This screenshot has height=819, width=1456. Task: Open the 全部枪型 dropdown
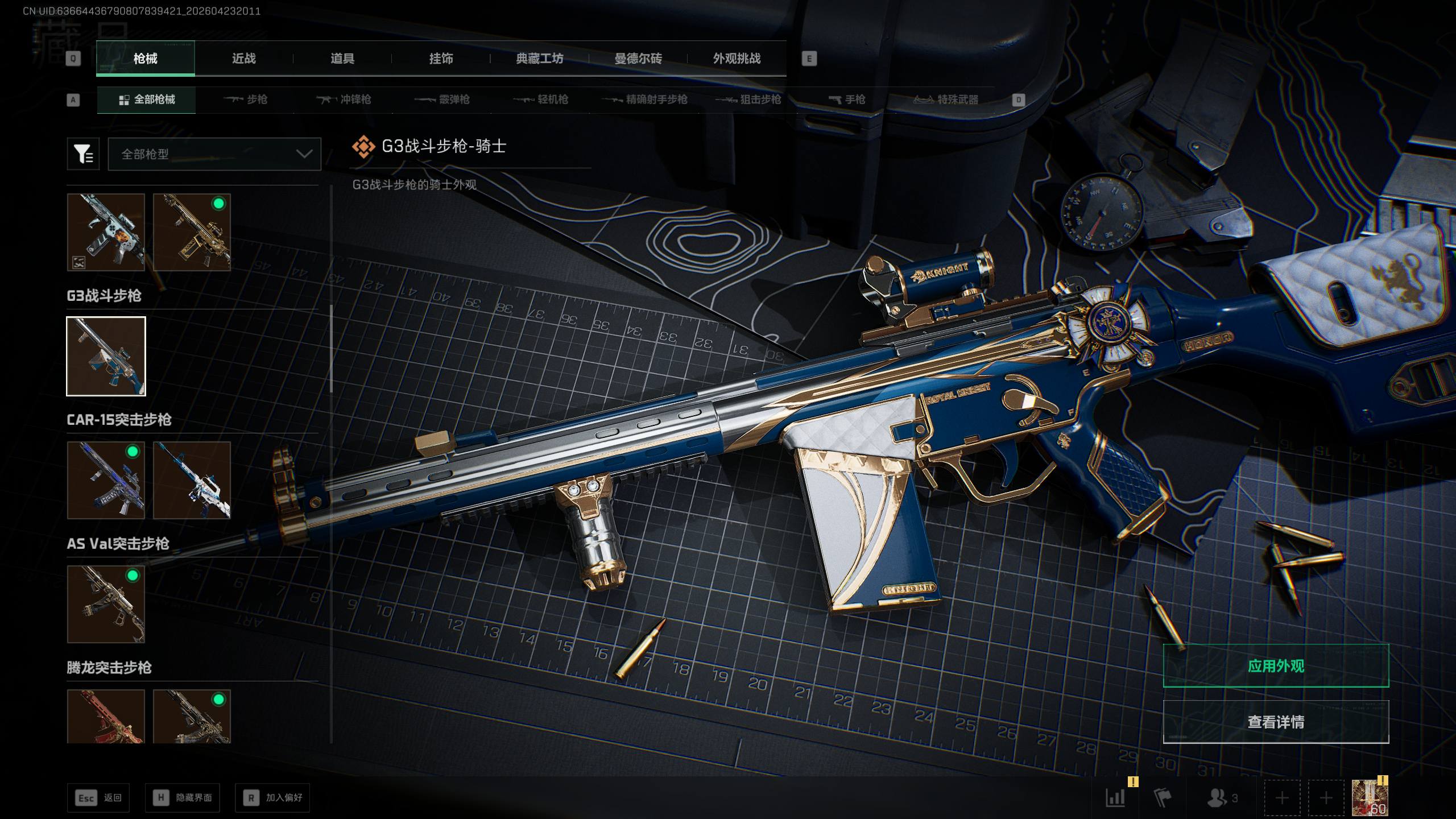pyautogui.click(x=214, y=154)
